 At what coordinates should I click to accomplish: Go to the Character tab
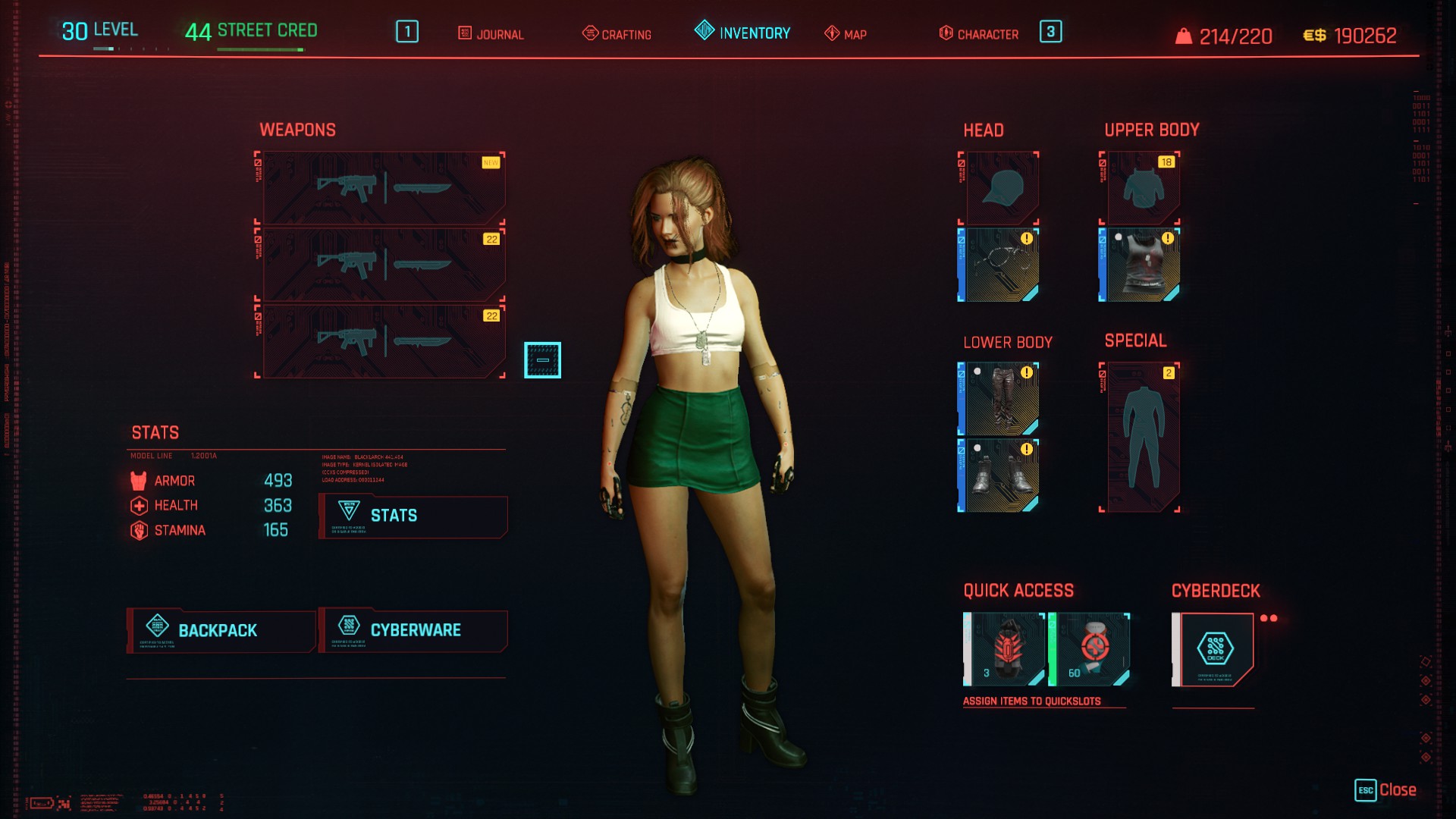click(980, 34)
